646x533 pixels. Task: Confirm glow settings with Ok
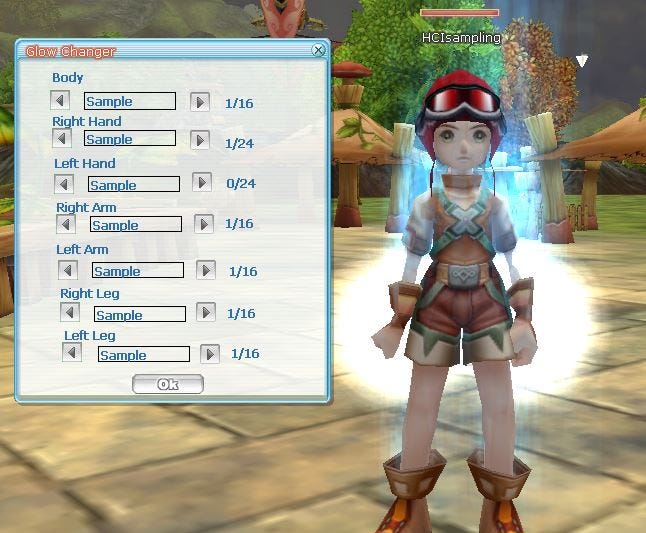[x=167, y=384]
